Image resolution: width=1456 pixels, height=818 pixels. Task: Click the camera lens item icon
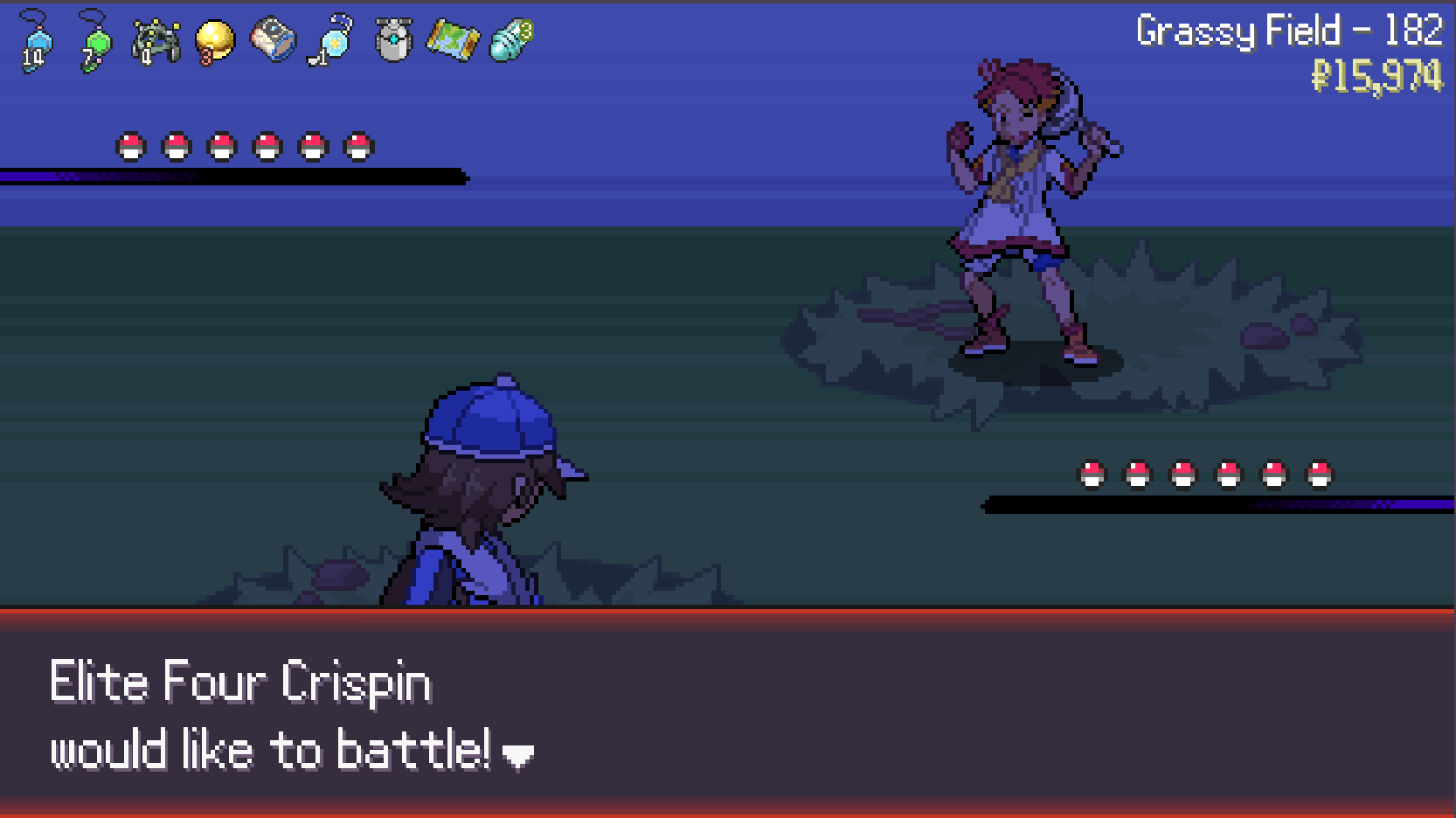tap(273, 41)
